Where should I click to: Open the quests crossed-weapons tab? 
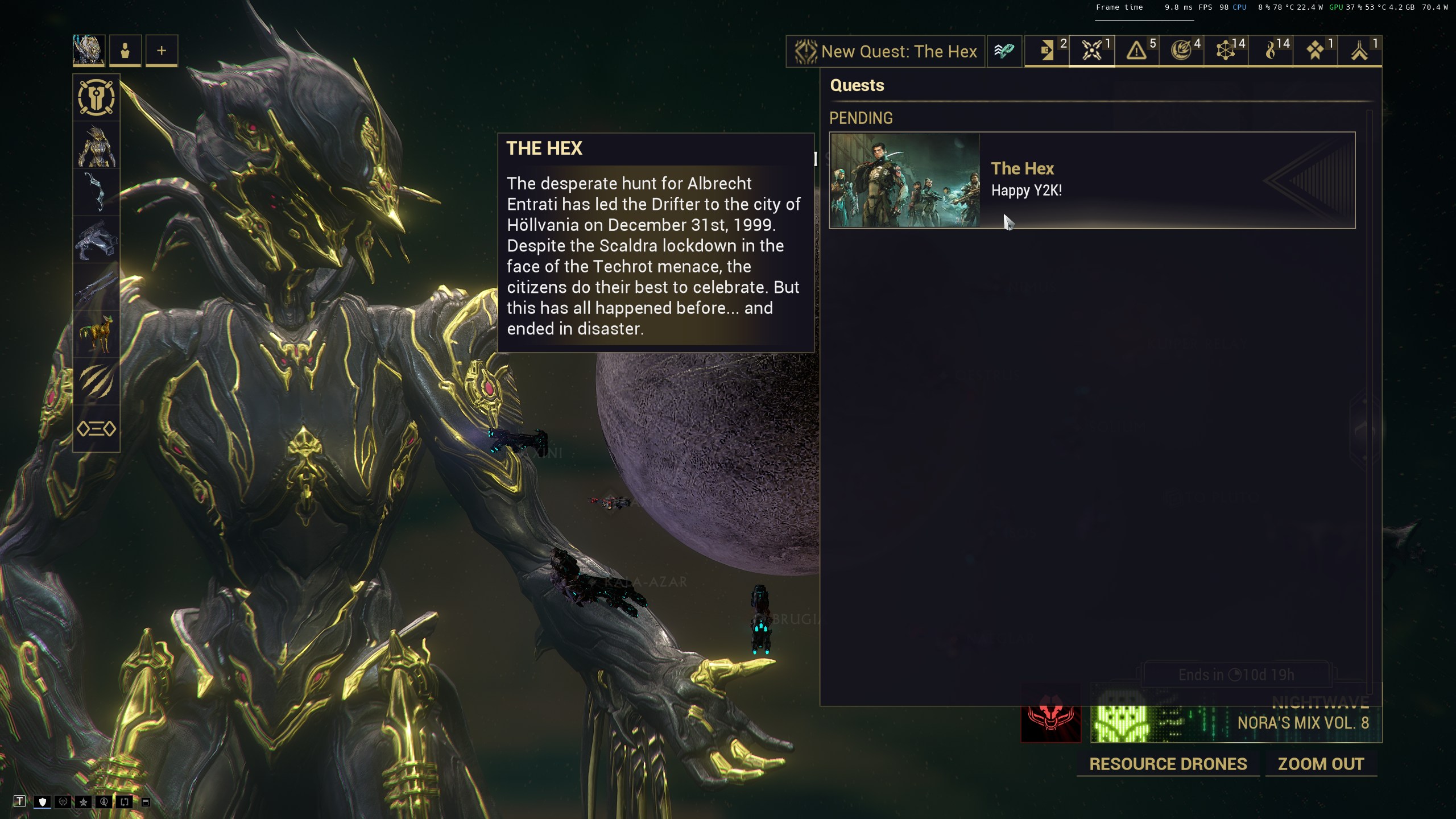(x=1092, y=51)
